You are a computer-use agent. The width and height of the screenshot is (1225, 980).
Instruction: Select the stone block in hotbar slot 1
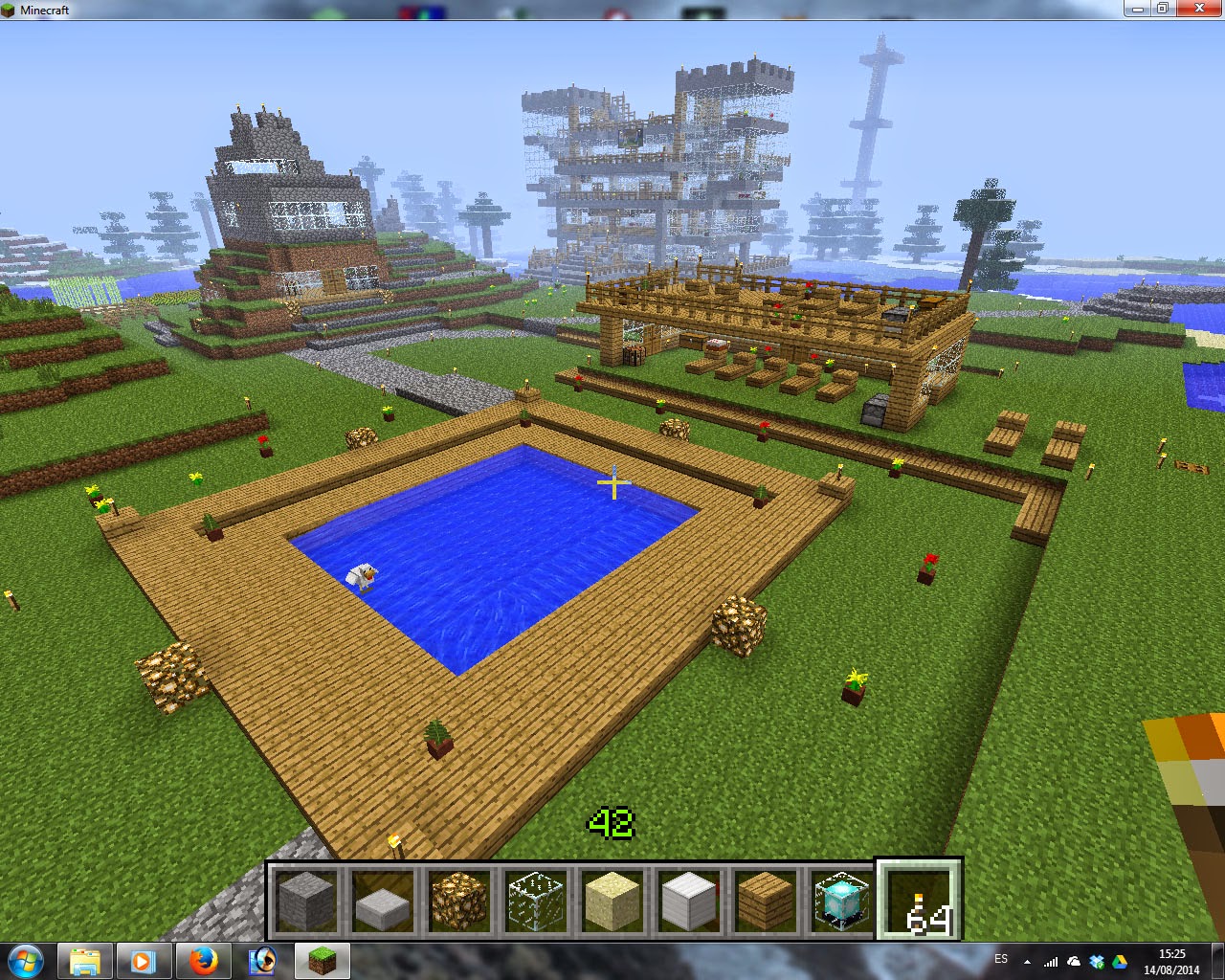(305, 900)
